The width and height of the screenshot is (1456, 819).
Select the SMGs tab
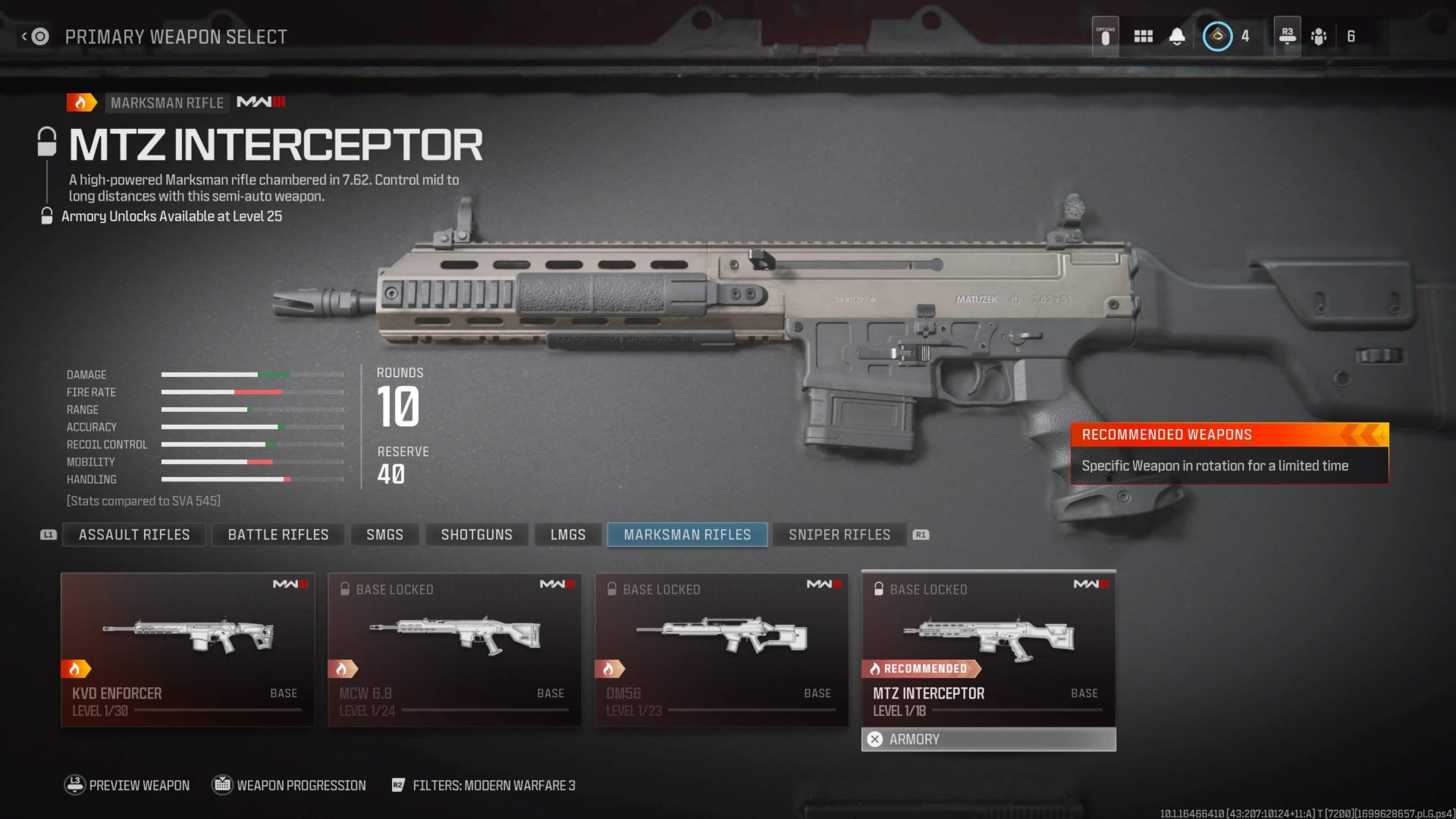(384, 535)
